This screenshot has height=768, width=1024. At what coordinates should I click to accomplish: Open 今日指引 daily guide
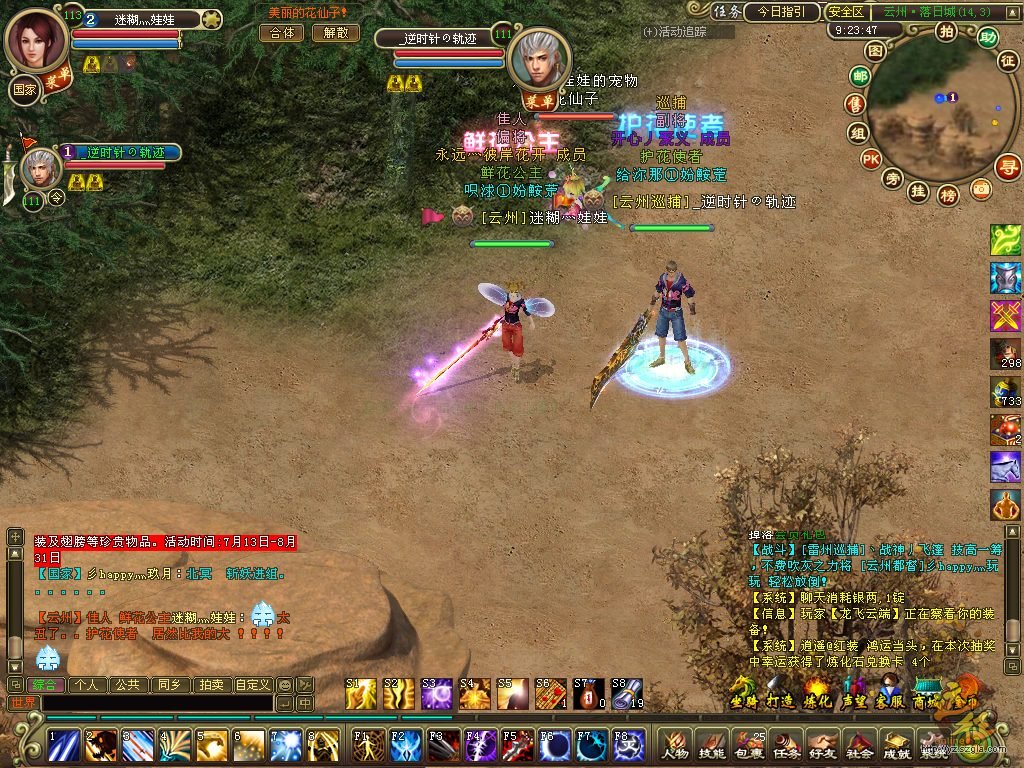781,12
